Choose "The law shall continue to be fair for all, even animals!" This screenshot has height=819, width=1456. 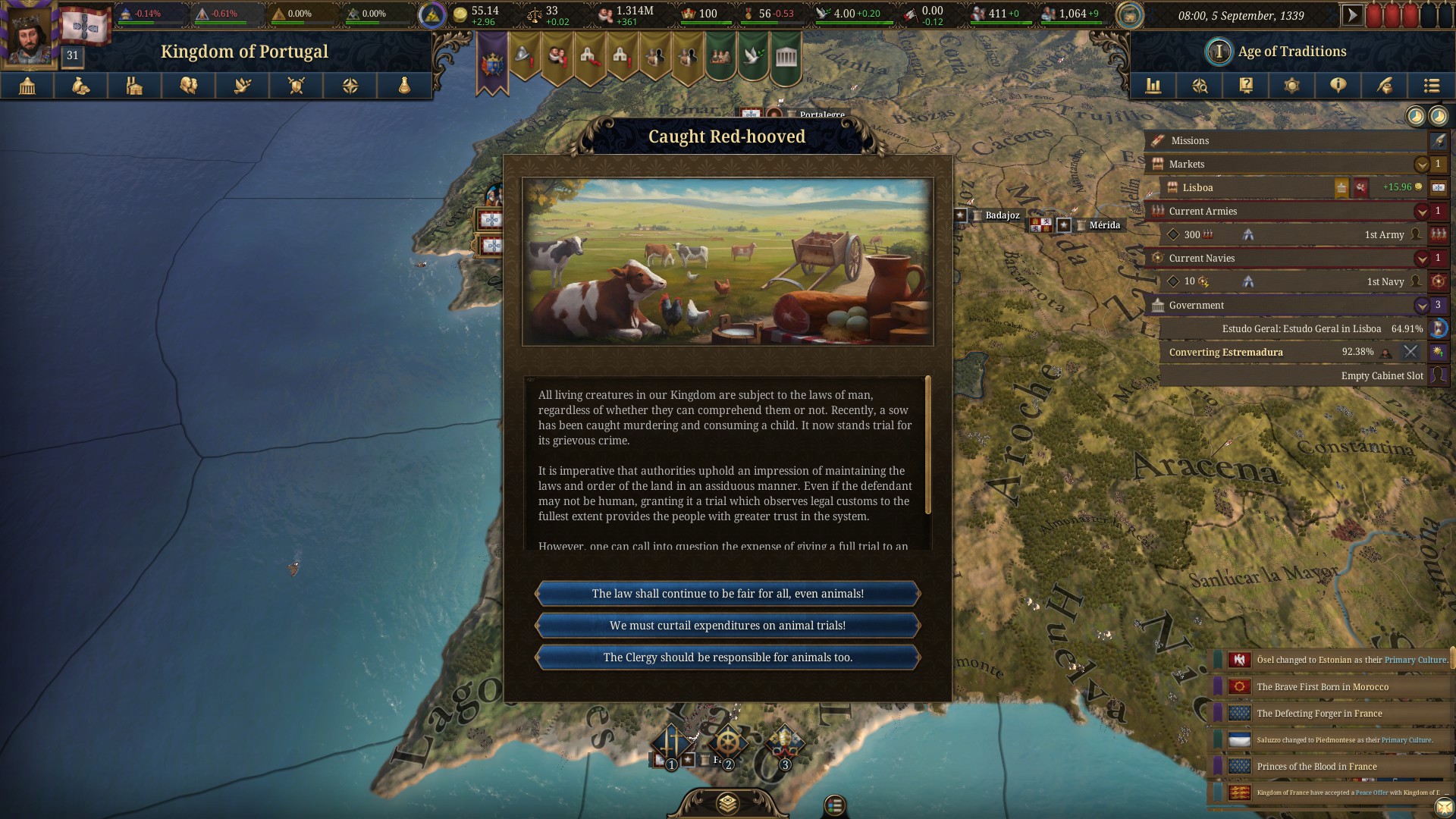(727, 594)
